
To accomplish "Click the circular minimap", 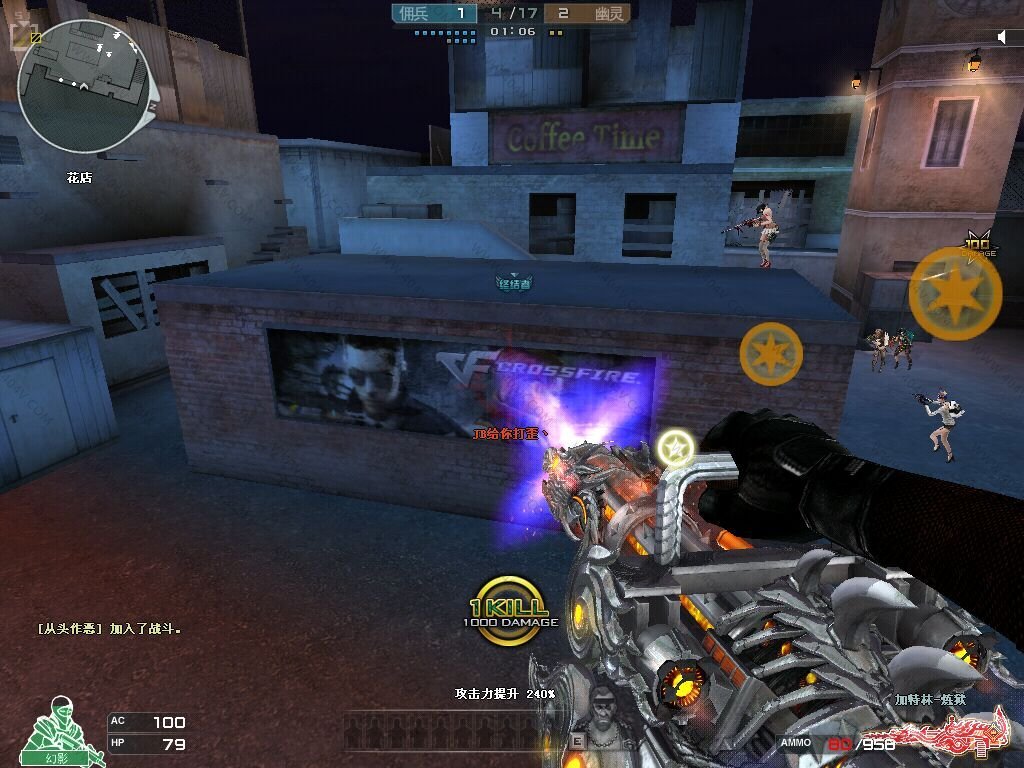I will pos(84,86).
